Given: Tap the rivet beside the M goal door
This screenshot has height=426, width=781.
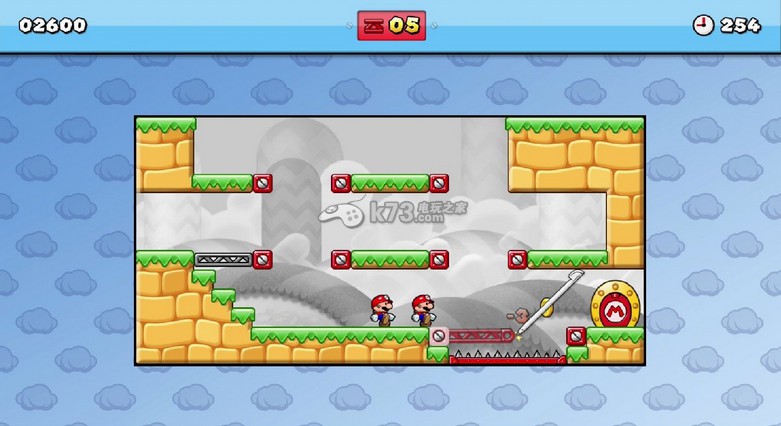Looking at the screenshot, I should point(576,336).
